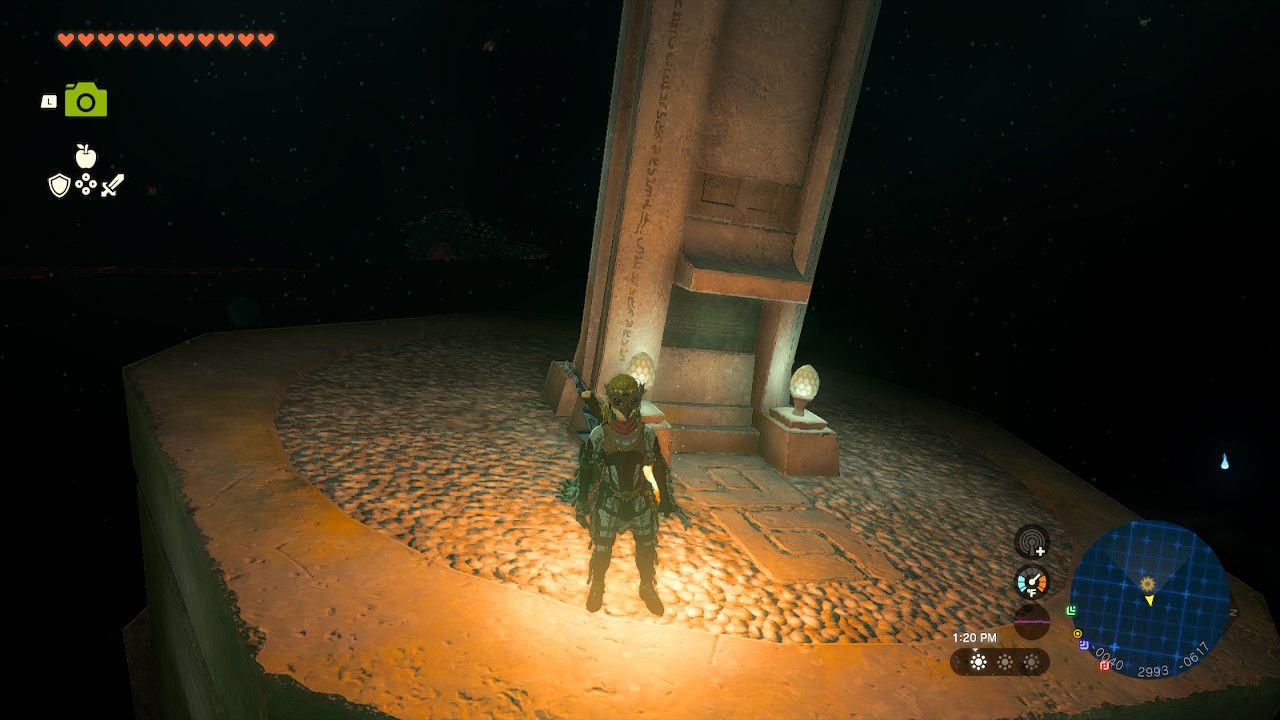Select the green stamp badge on the minimap edge

tap(1072, 610)
